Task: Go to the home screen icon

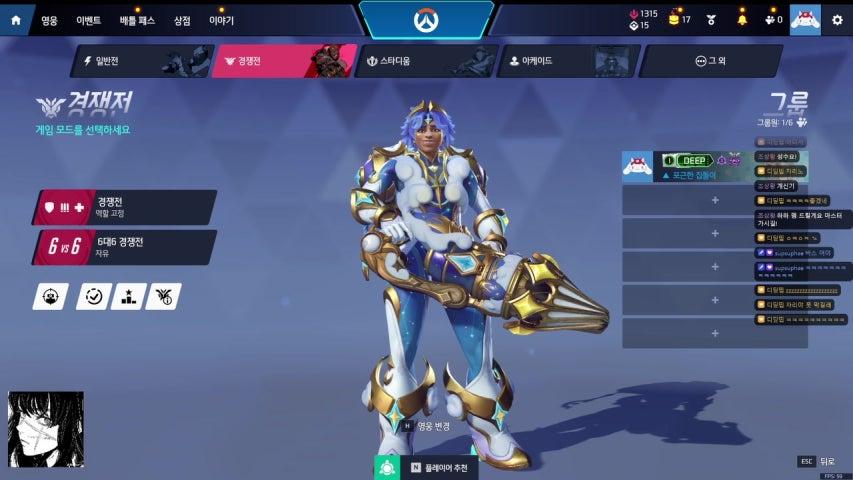Action: tap(16, 19)
